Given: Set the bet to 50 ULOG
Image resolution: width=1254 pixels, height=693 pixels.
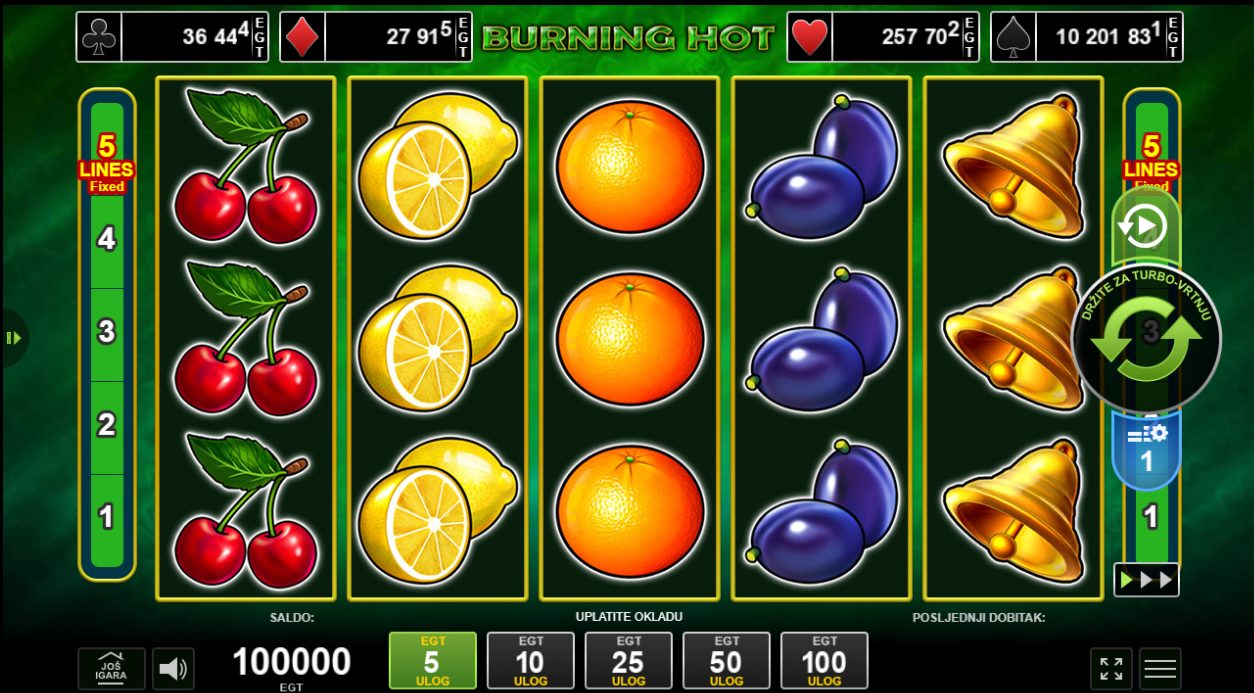Looking at the screenshot, I should pyautogui.click(x=726, y=660).
